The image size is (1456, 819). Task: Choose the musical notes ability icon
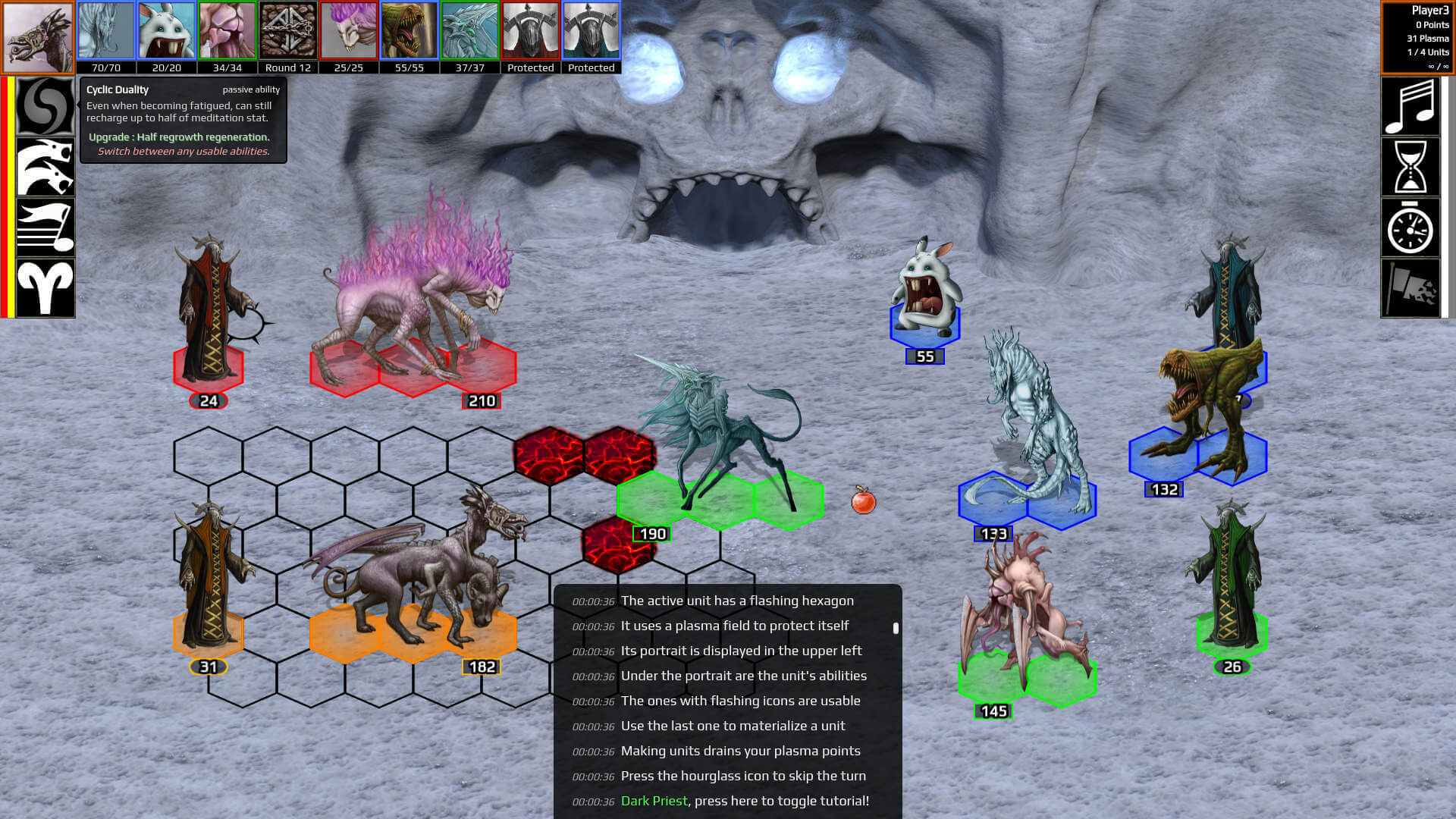coord(45,227)
